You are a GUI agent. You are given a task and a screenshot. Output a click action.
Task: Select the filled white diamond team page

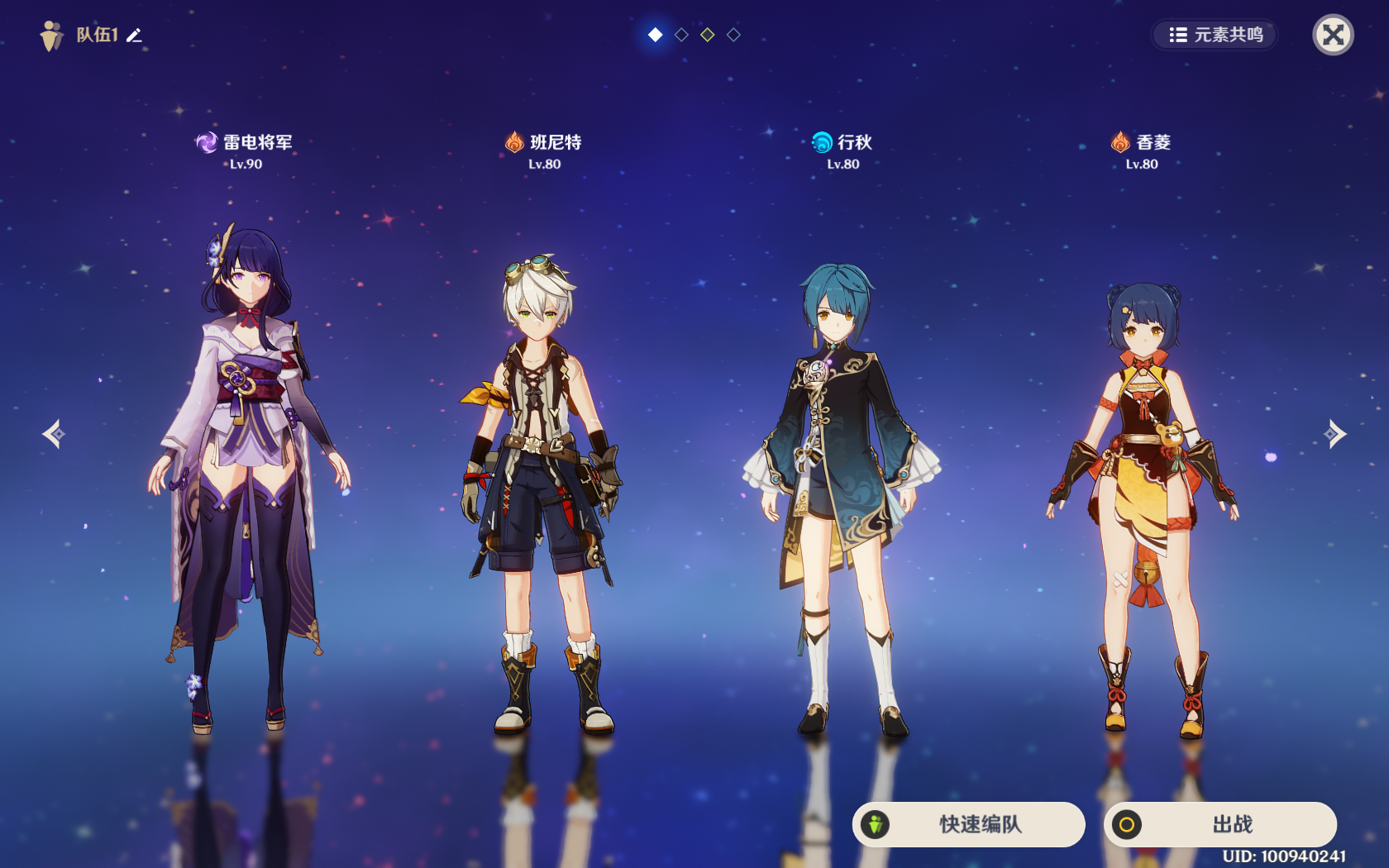[x=655, y=35]
